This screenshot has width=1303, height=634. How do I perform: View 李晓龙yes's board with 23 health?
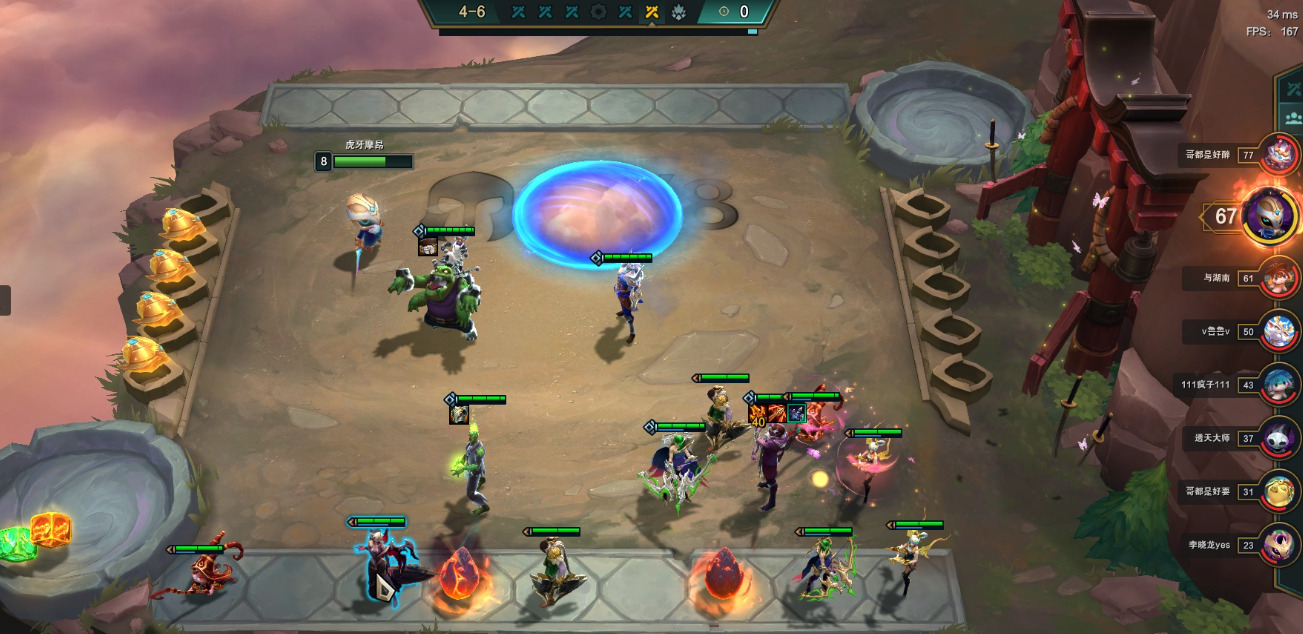tap(1279, 545)
